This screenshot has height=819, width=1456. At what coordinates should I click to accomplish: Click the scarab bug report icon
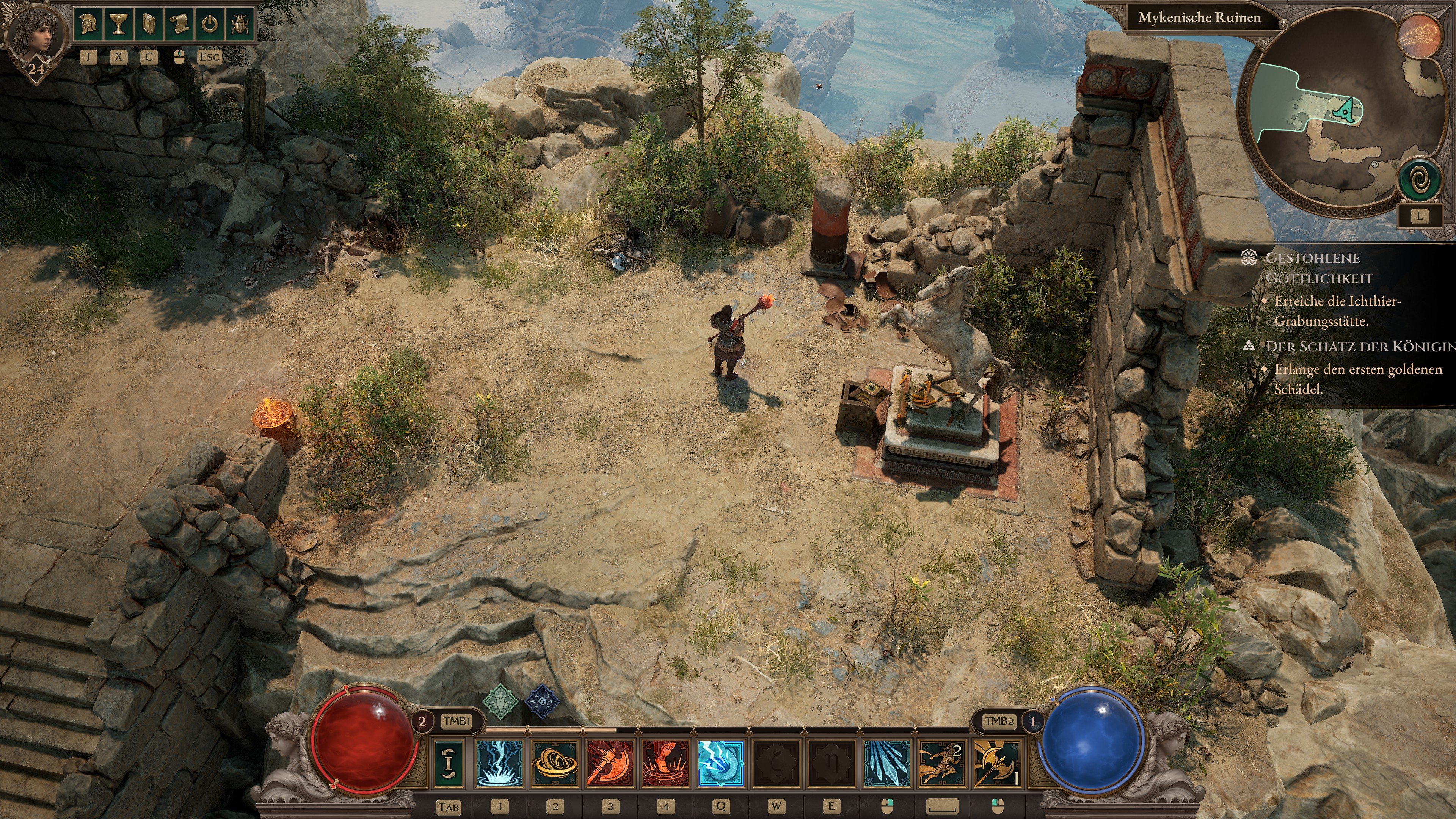pyautogui.click(x=240, y=24)
